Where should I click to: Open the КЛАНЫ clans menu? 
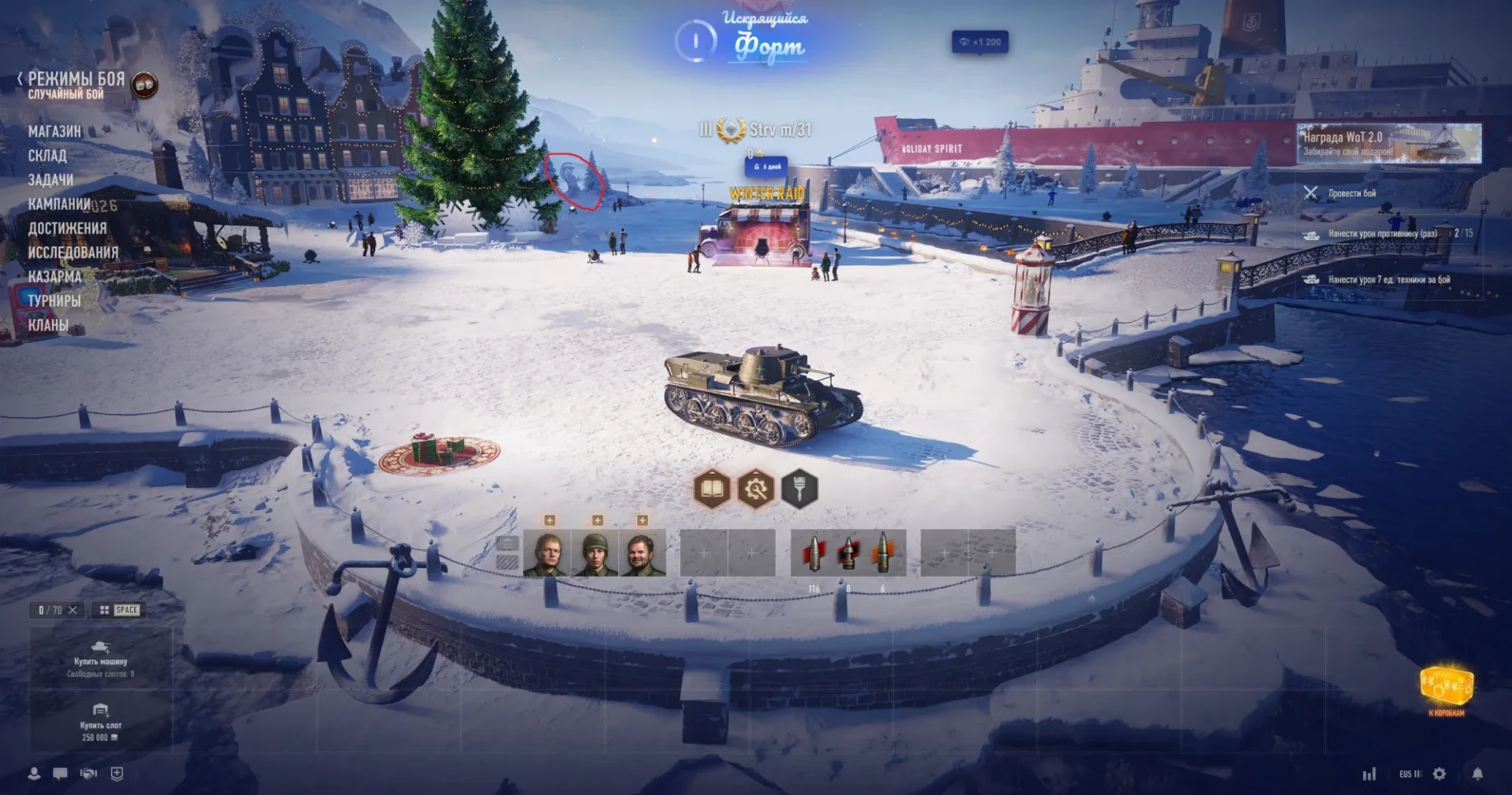pyautogui.click(x=48, y=325)
